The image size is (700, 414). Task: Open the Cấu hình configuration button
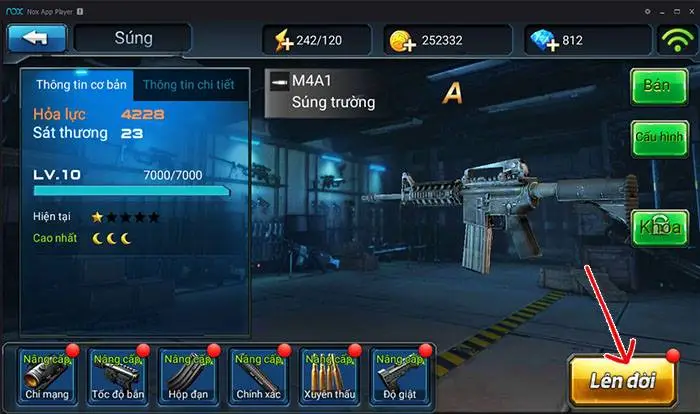click(656, 137)
